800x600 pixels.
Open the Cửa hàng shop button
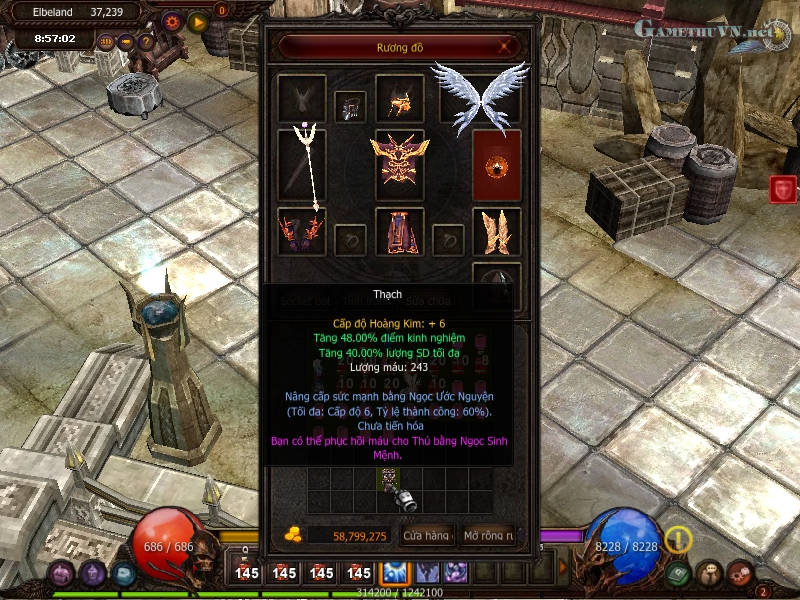point(426,536)
